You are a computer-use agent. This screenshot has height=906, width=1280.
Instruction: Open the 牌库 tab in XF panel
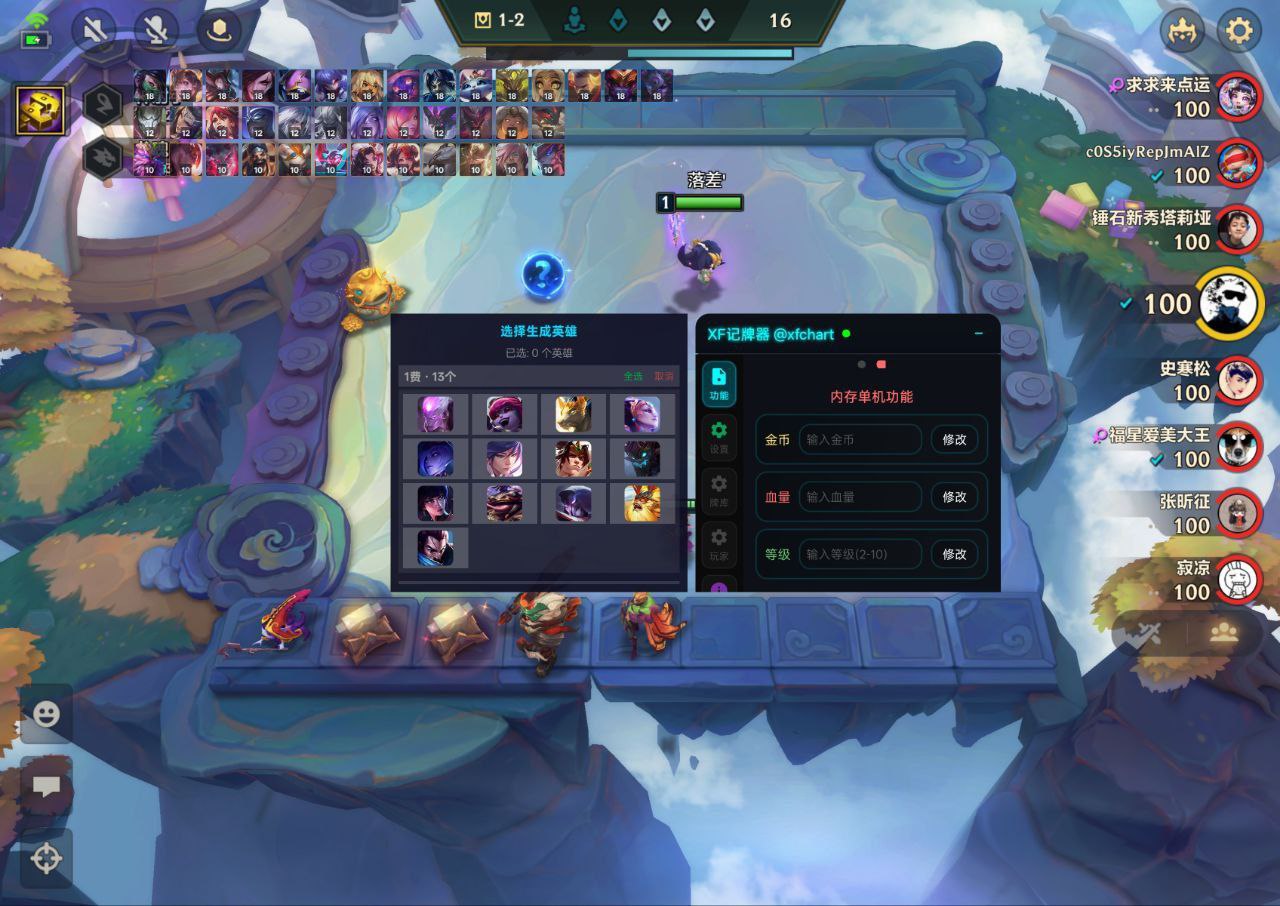(x=719, y=491)
